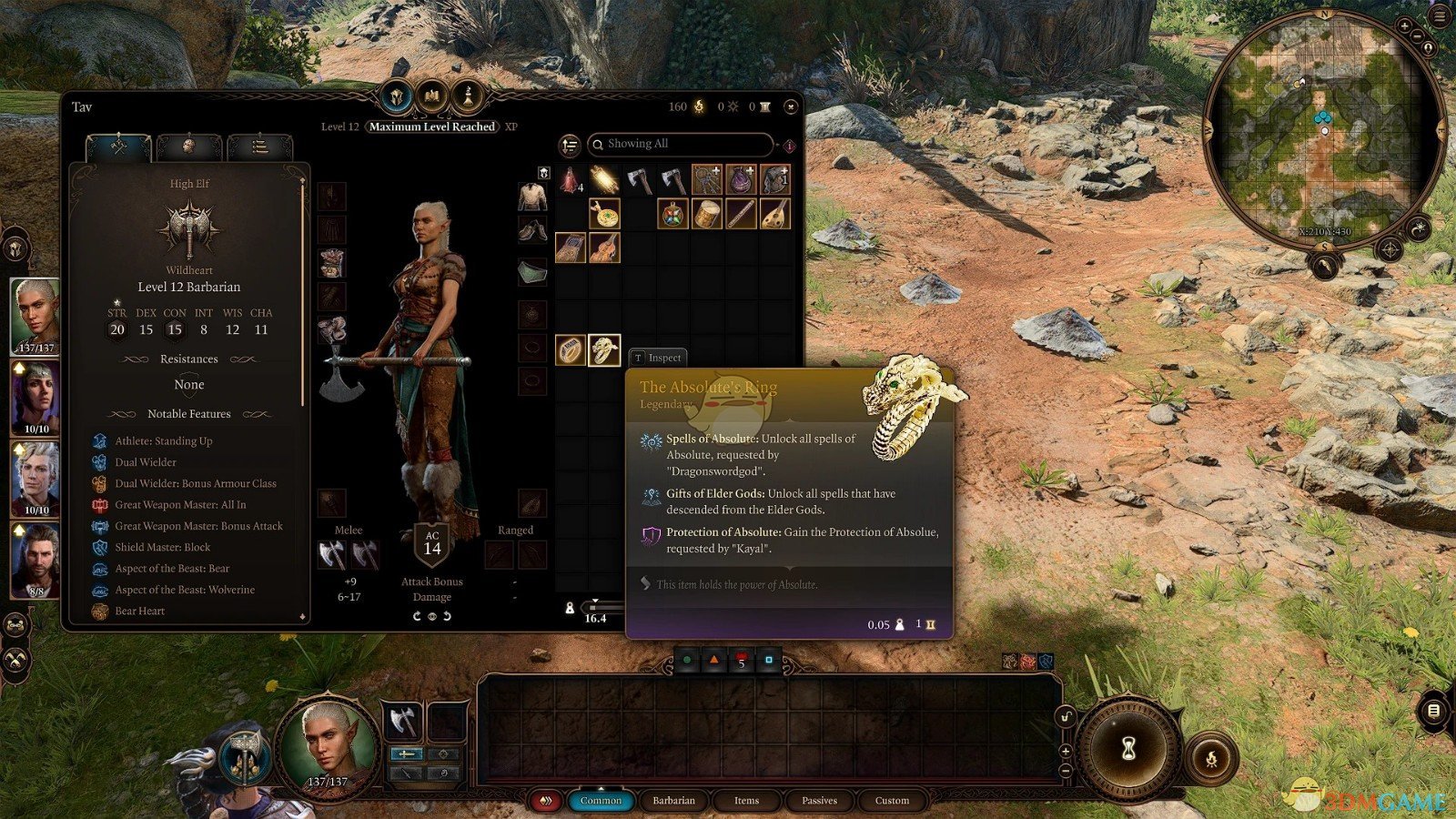The height and width of the screenshot is (819, 1456).
Task: Zoom the minimap with the plus icon
Action: (x=1405, y=25)
